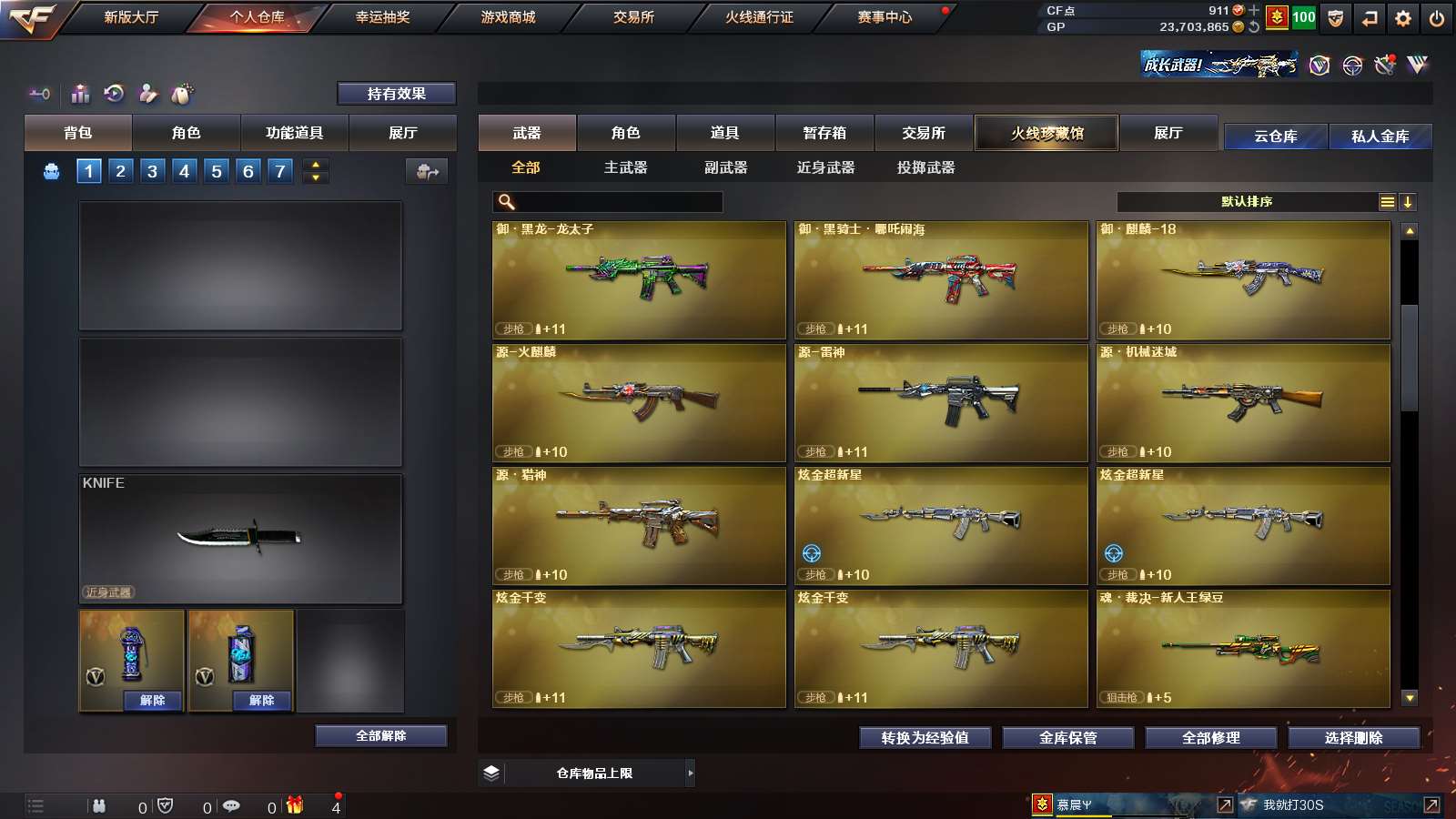The image size is (1456, 819).
Task: Open the 云仓库 cloud storage
Action: click(x=1275, y=136)
